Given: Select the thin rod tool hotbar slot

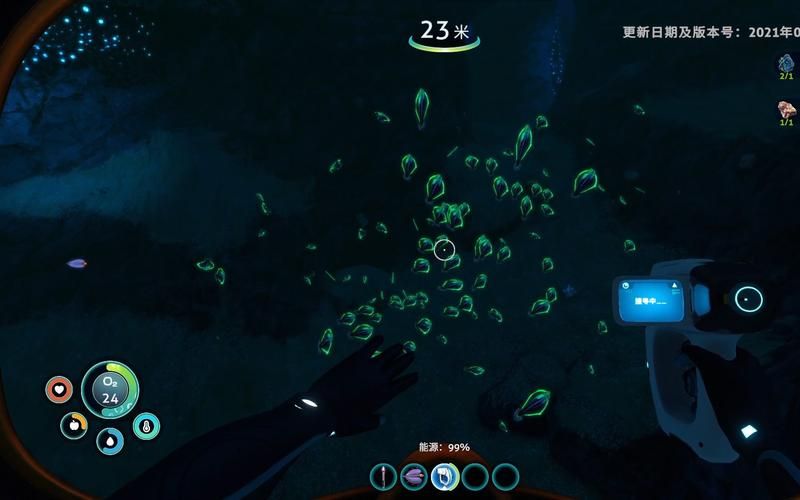Looking at the screenshot, I should pos(383,477).
